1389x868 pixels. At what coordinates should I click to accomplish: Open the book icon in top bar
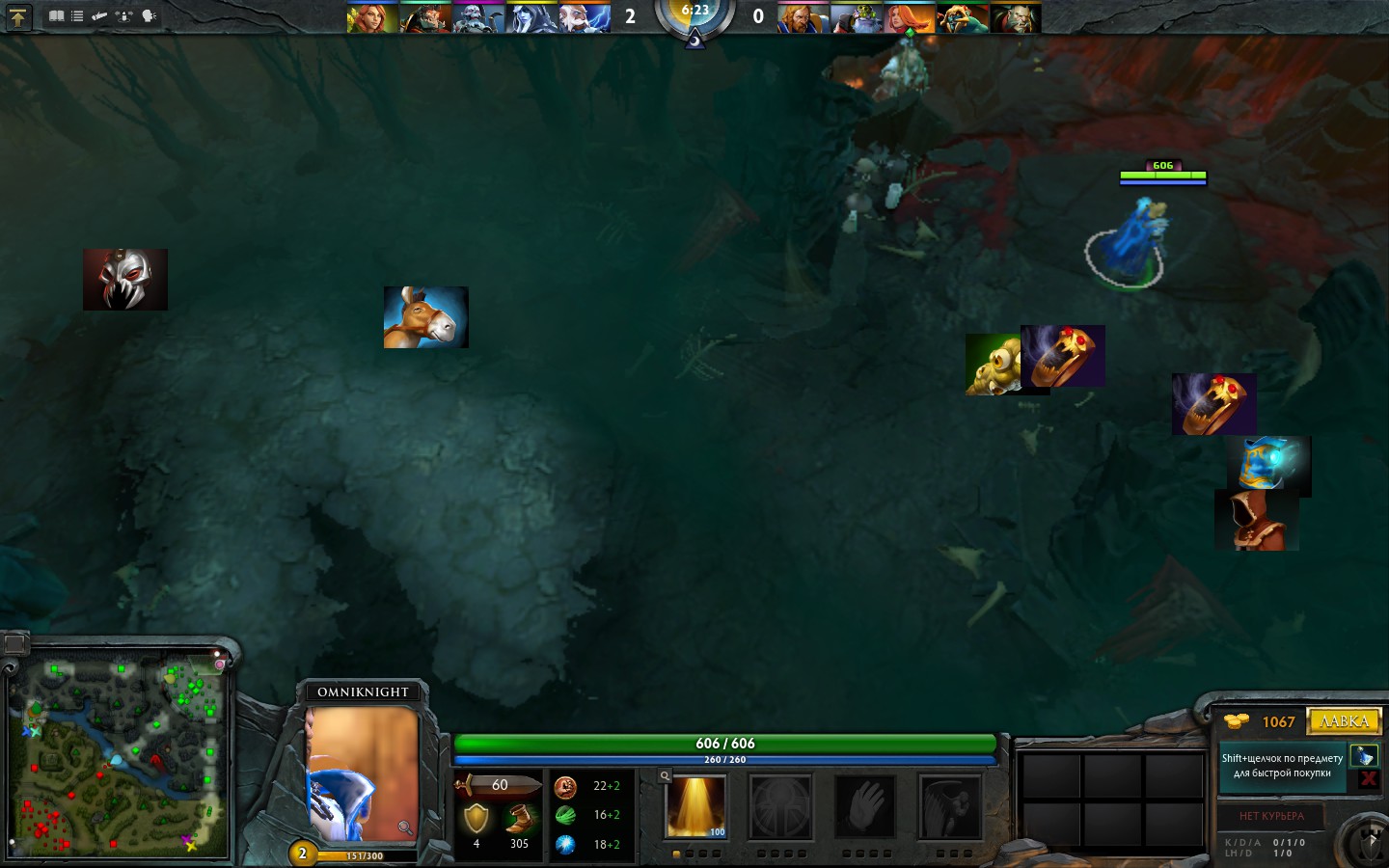coord(57,16)
